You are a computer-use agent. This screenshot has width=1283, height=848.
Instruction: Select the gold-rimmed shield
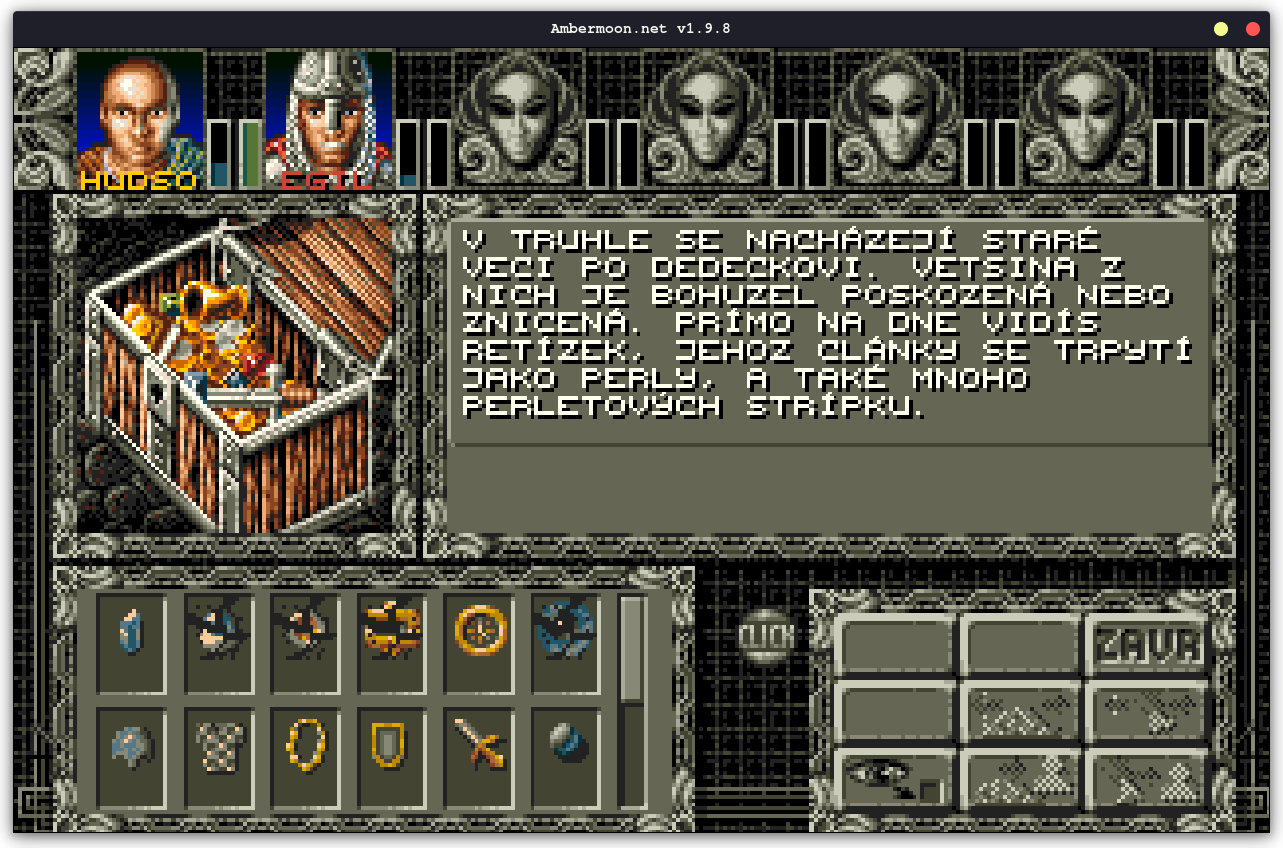click(393, 746)
